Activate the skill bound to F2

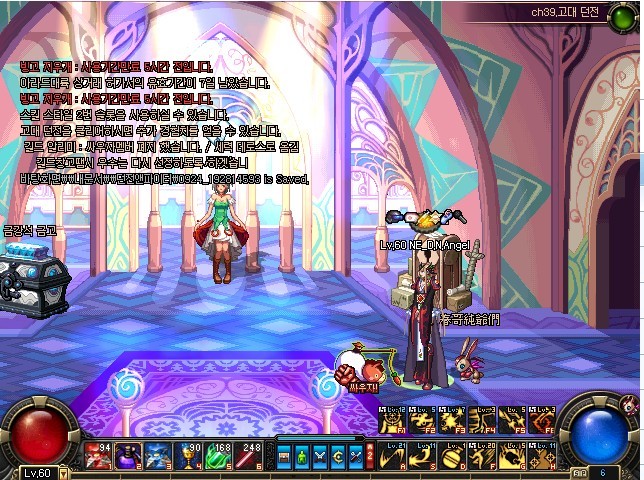coord(422,420)
